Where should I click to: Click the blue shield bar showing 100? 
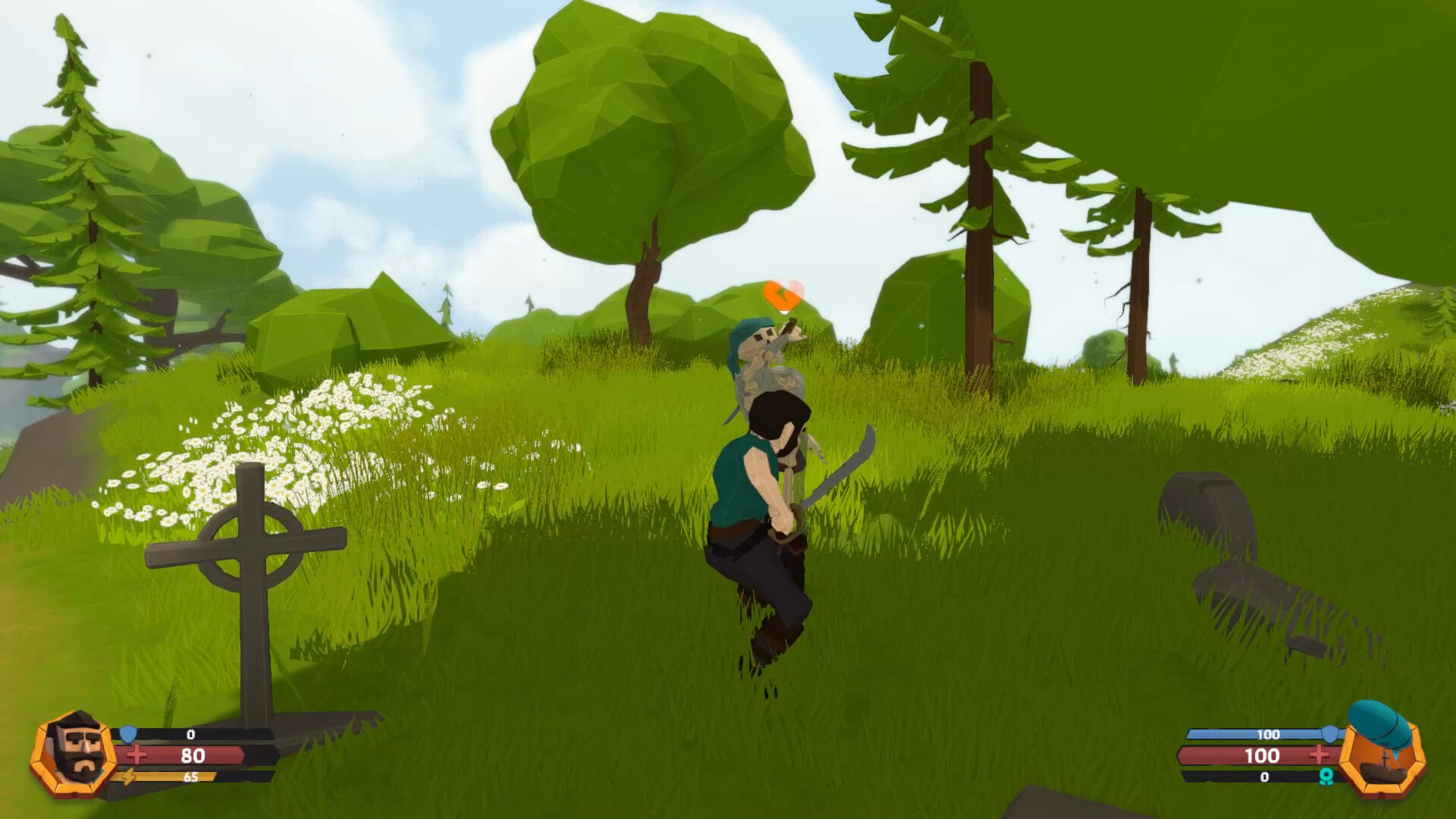pyautogui.click(x=1263, y=735)
